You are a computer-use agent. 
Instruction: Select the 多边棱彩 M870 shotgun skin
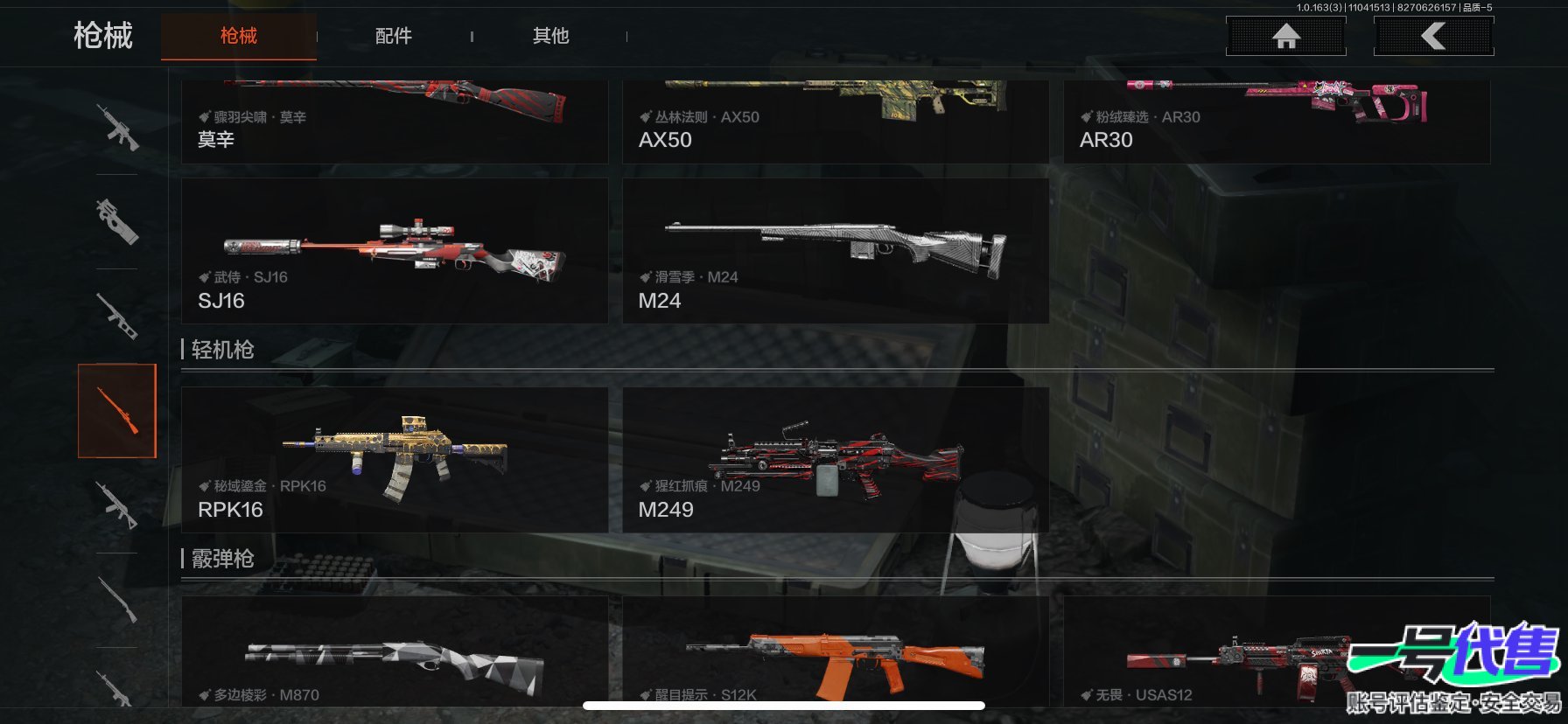point(394,654)
